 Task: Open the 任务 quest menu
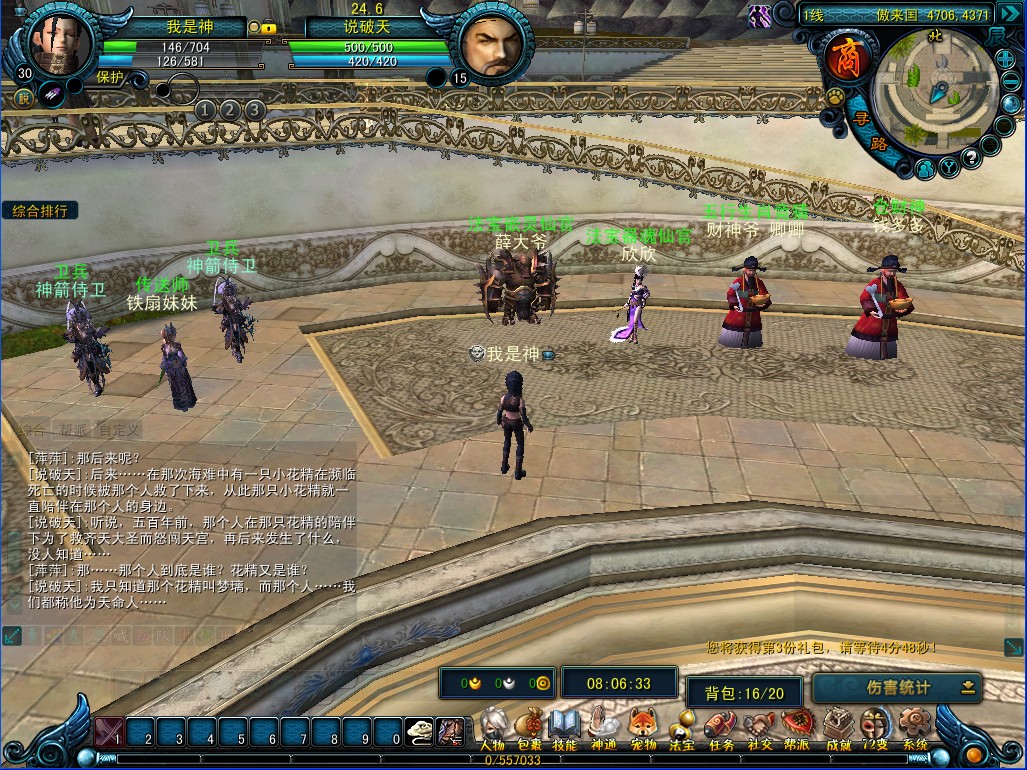point(720,727)
